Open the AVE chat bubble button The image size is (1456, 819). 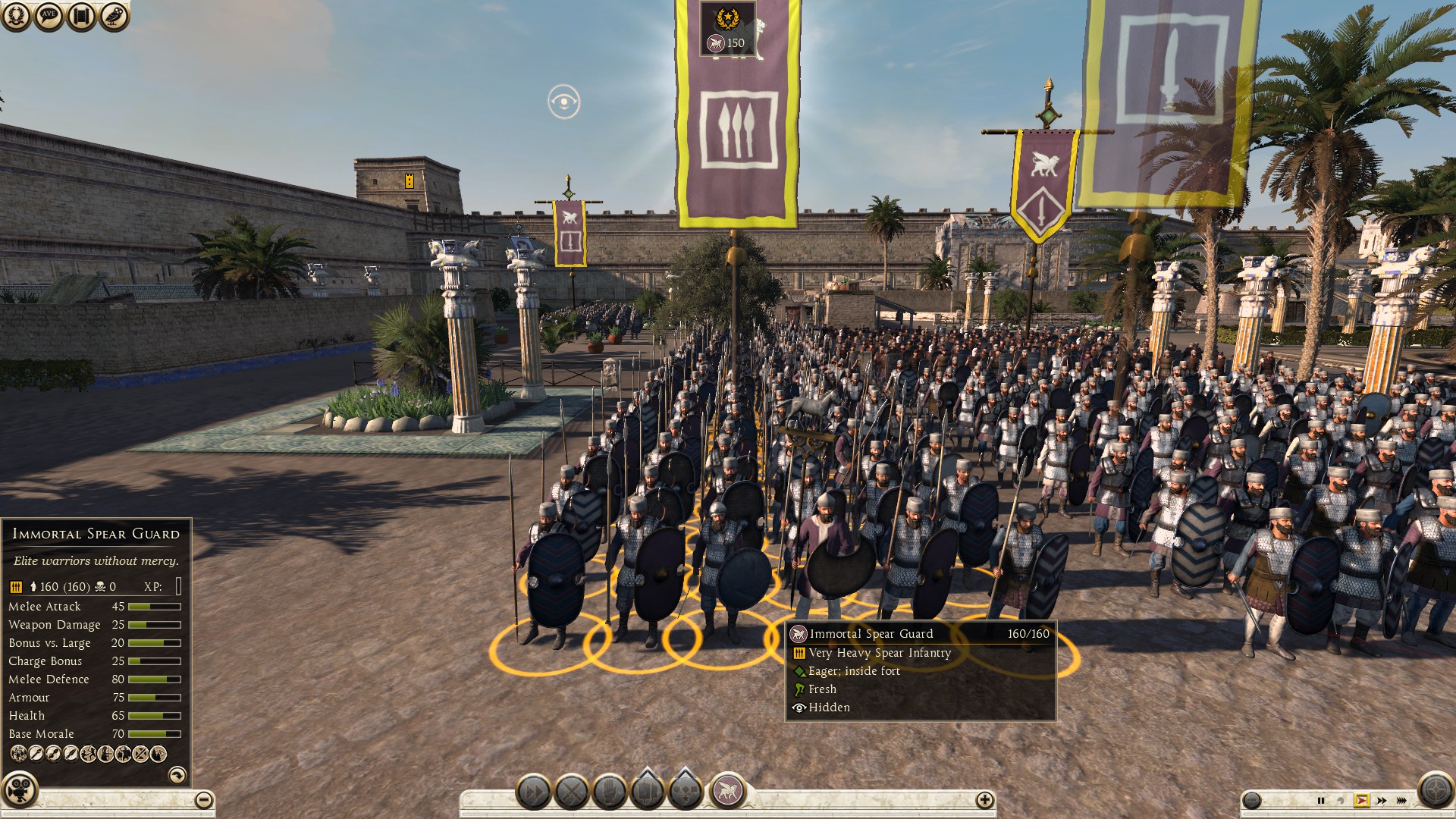point(49,16)
